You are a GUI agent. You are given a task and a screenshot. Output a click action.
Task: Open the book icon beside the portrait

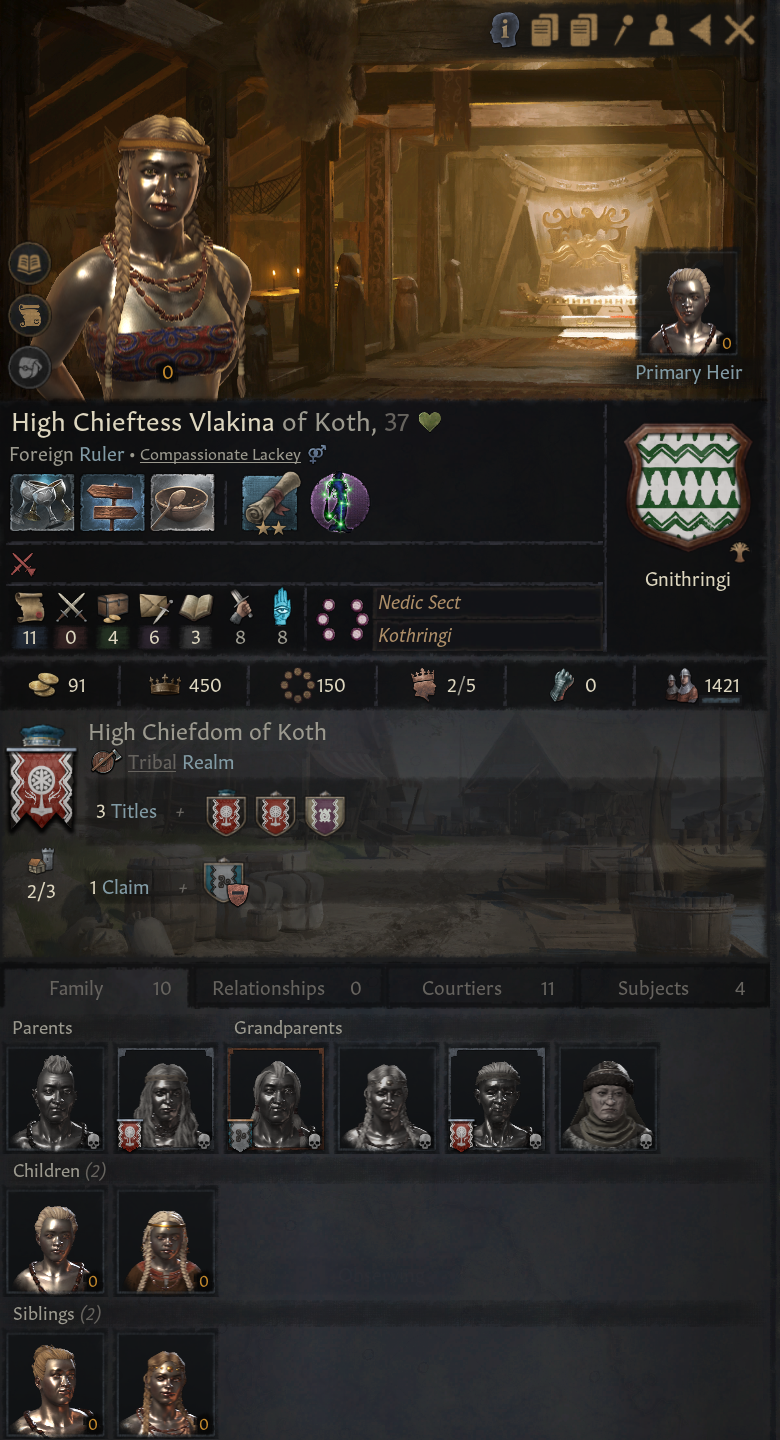(30, 265)
